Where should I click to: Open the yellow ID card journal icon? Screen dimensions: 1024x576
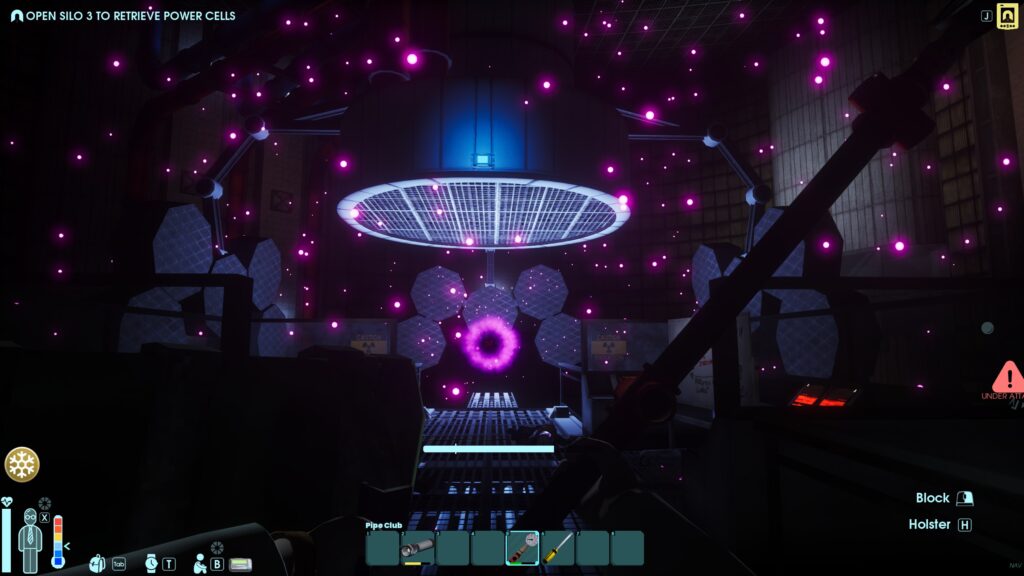coord(1007,16)
